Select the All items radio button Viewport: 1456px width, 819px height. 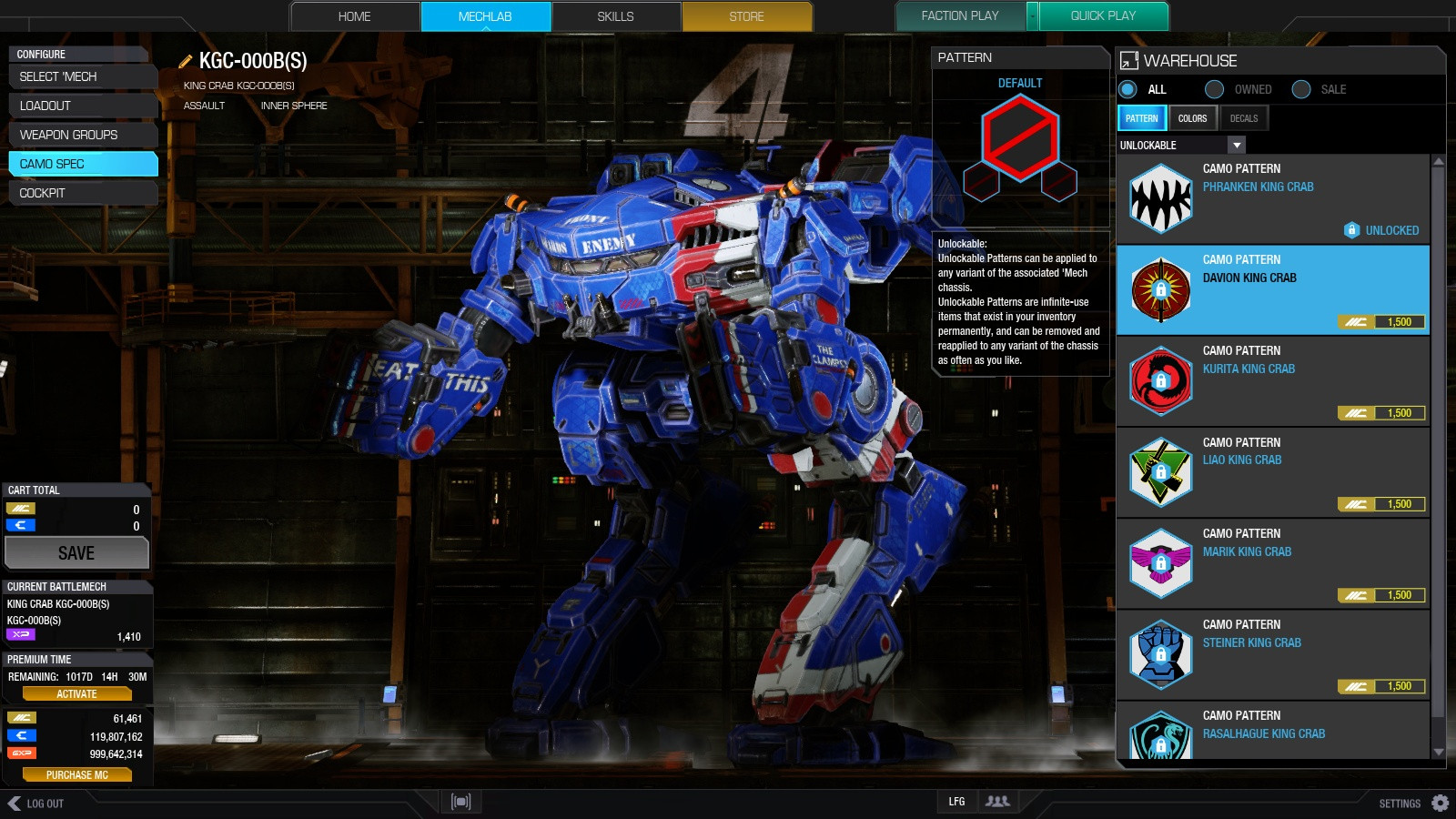coord(1127,89)
